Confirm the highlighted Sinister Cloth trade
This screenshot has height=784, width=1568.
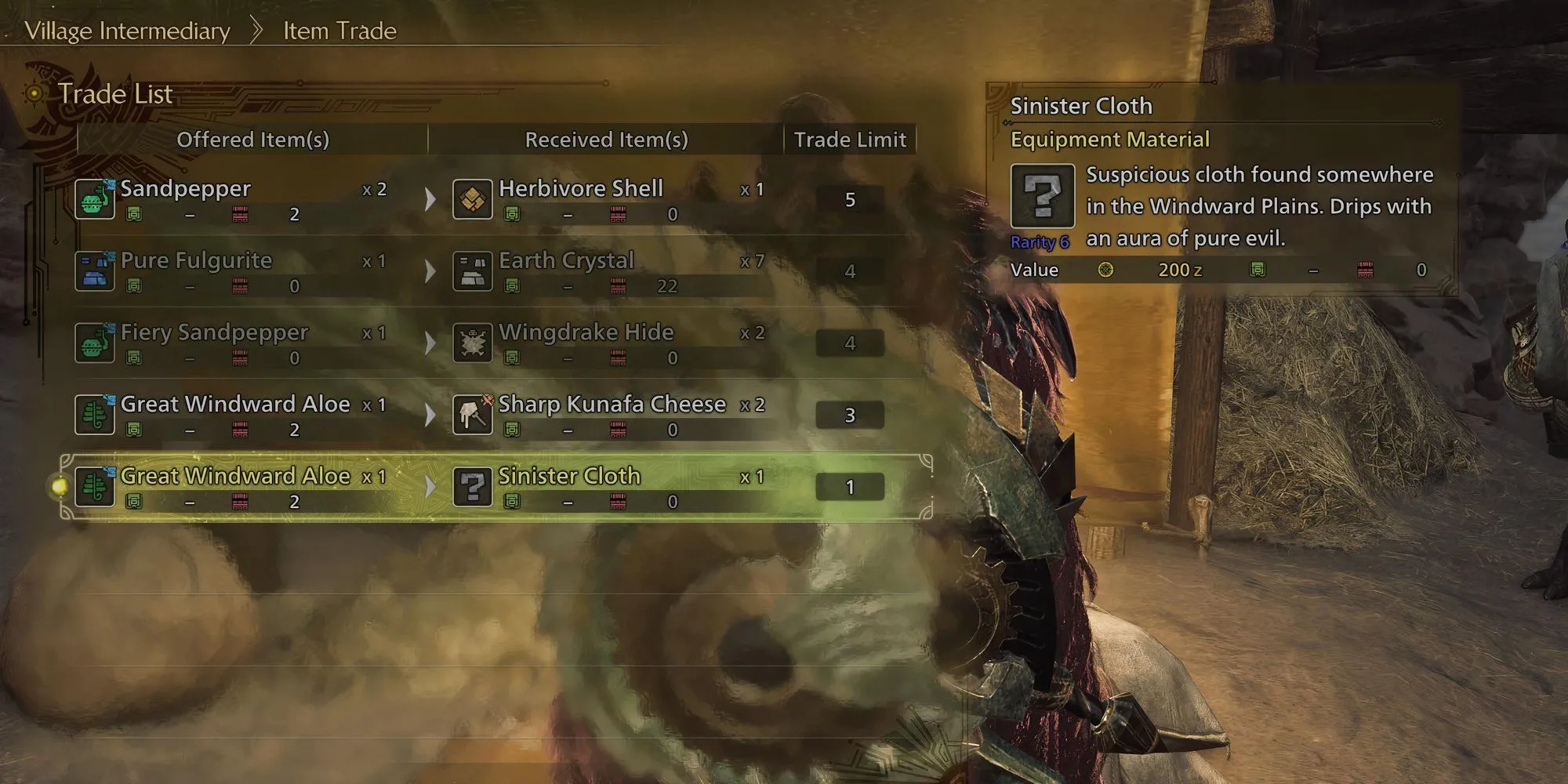494,487
